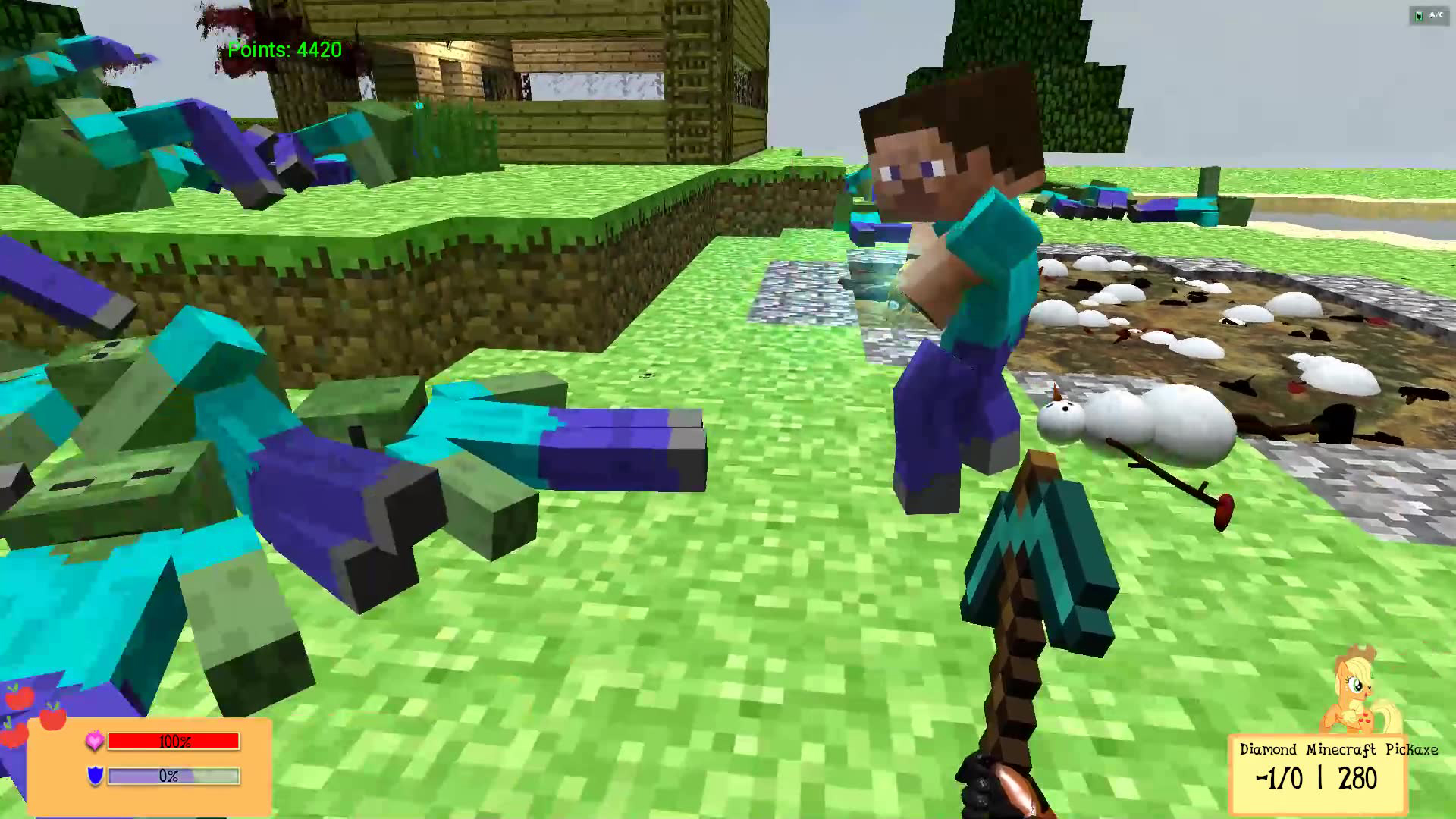This screenshot has width=1456, height=819.
Task: Click the Points: 4420 score label
Action: [284, 52]
